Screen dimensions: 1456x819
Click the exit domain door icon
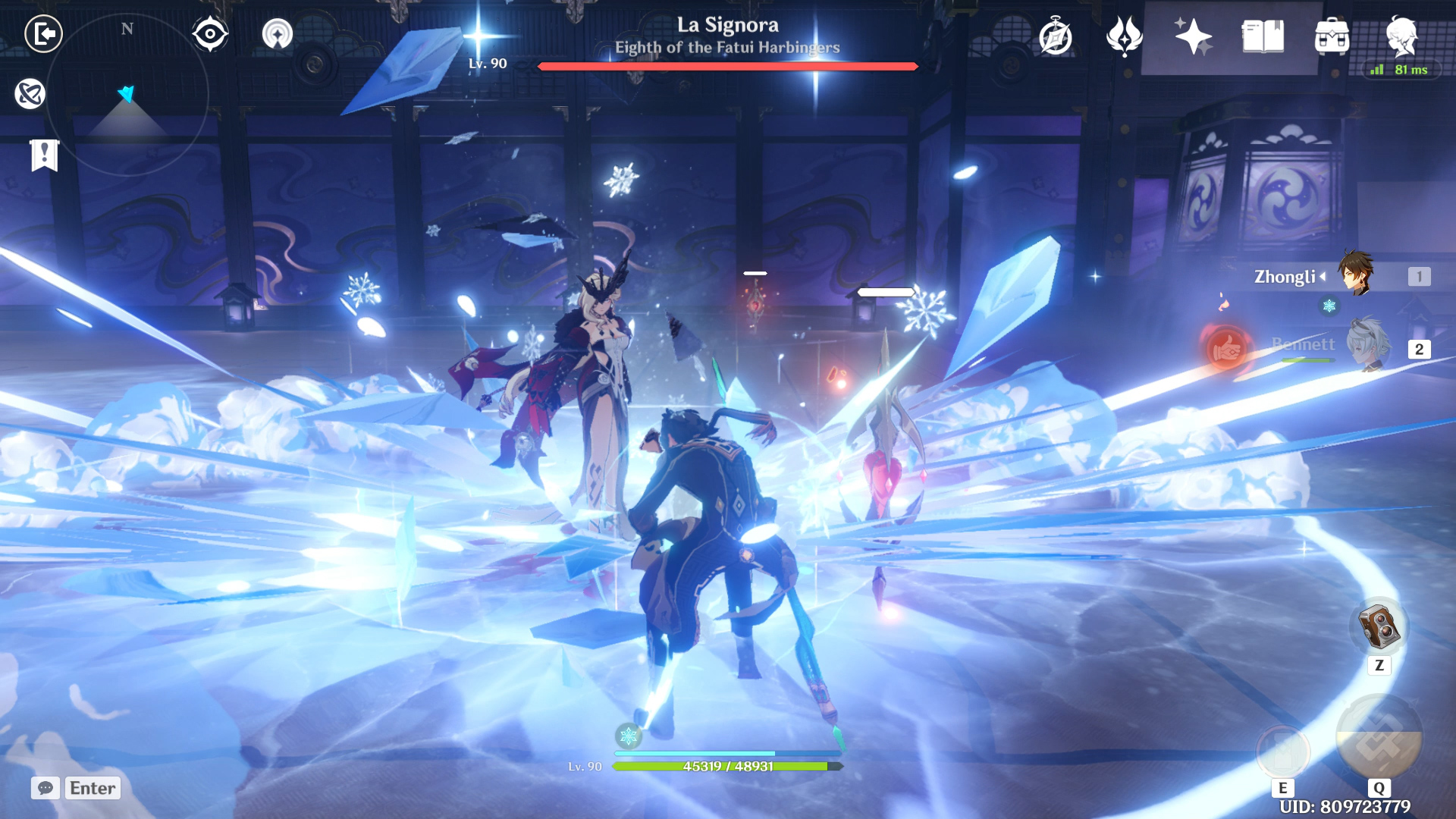[x=44, y=34]
